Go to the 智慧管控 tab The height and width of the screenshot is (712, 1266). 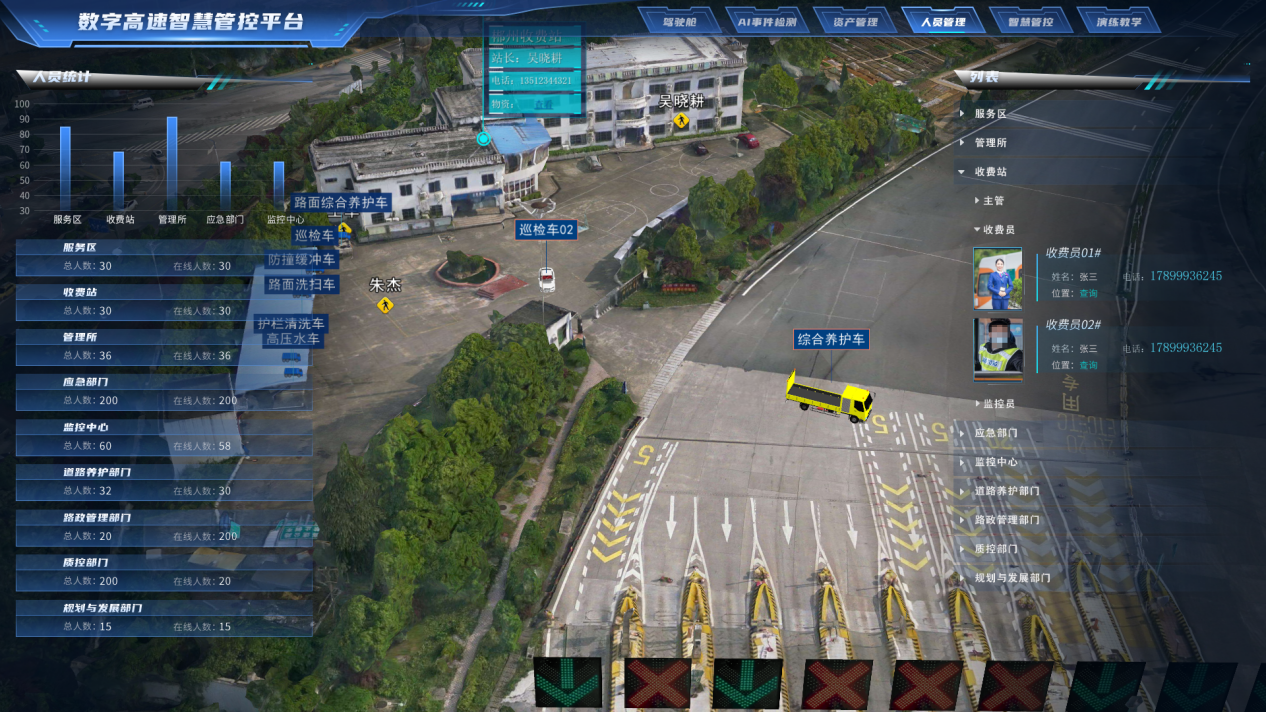tap(1030, 21)
